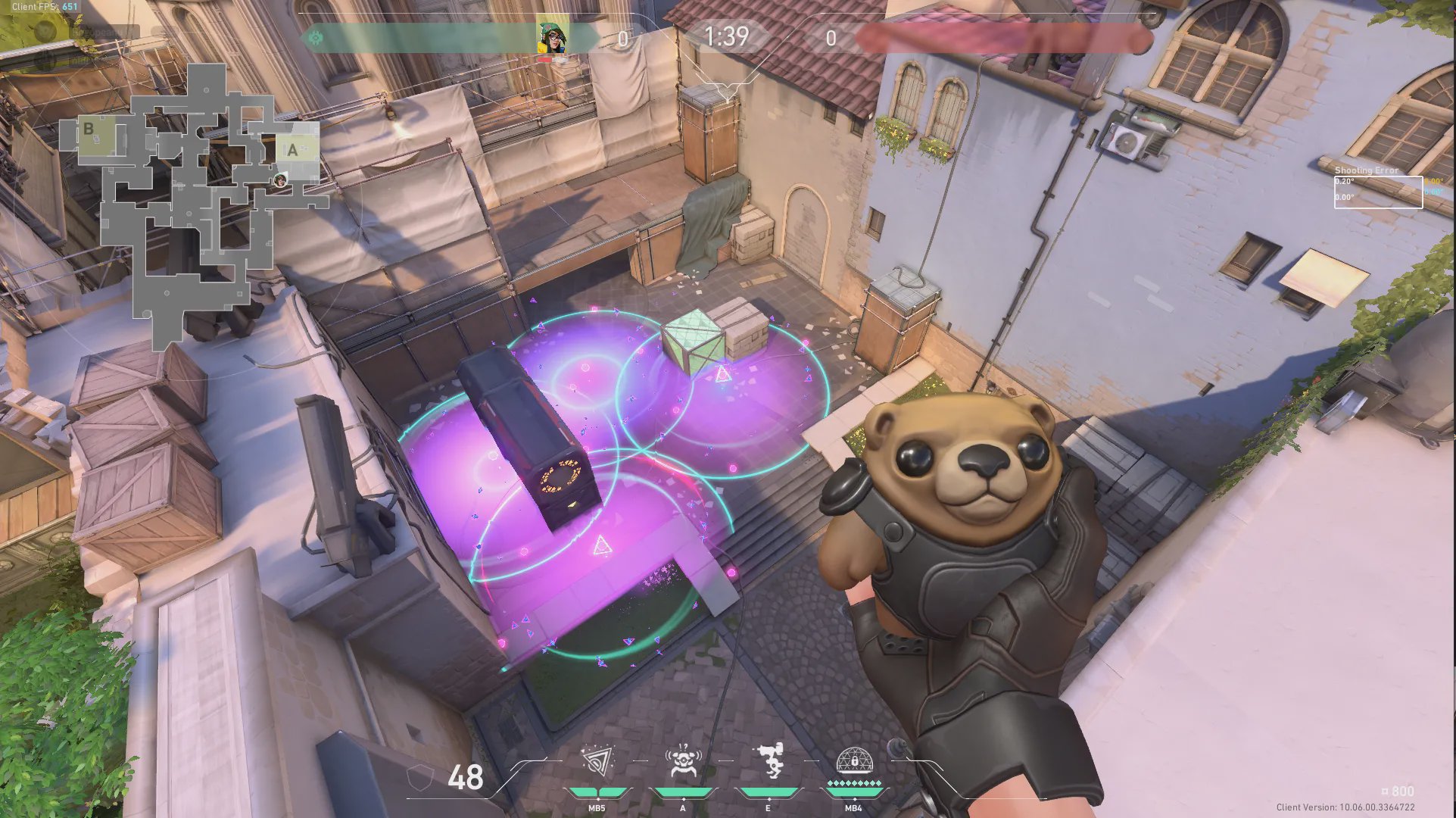Image resolution: width=1456 pixels, height=818 pixels.
Task: Trigger the Lockdown dome ultimate
Action: click(854, 761)
